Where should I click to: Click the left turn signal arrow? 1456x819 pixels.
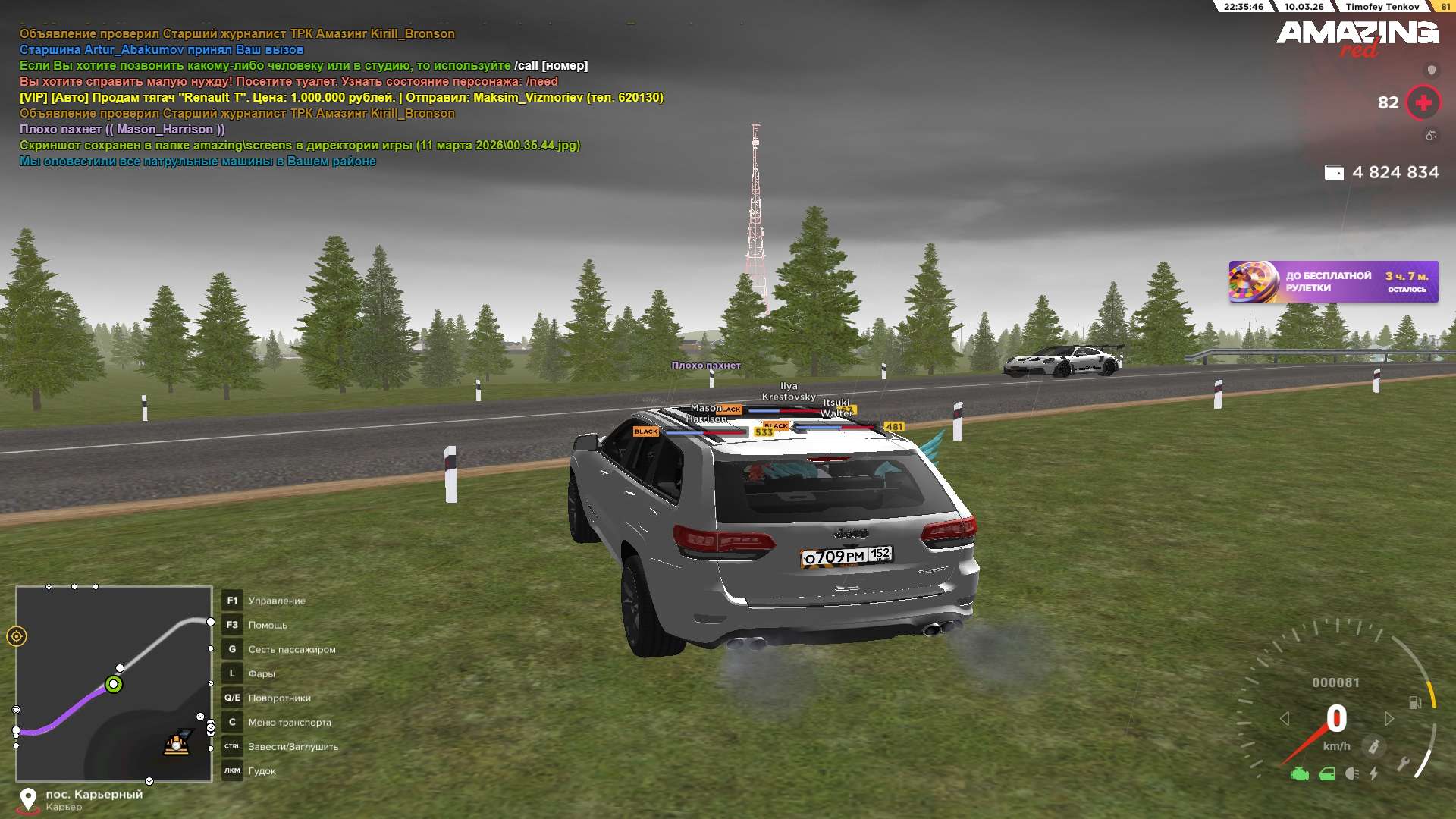(x=1285, y=718)
